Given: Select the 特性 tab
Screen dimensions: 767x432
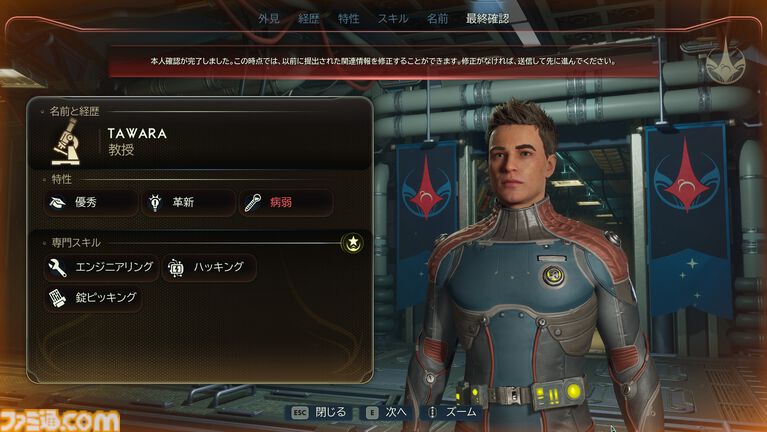Looking at the screenshot, I should [x=349, y=19].
